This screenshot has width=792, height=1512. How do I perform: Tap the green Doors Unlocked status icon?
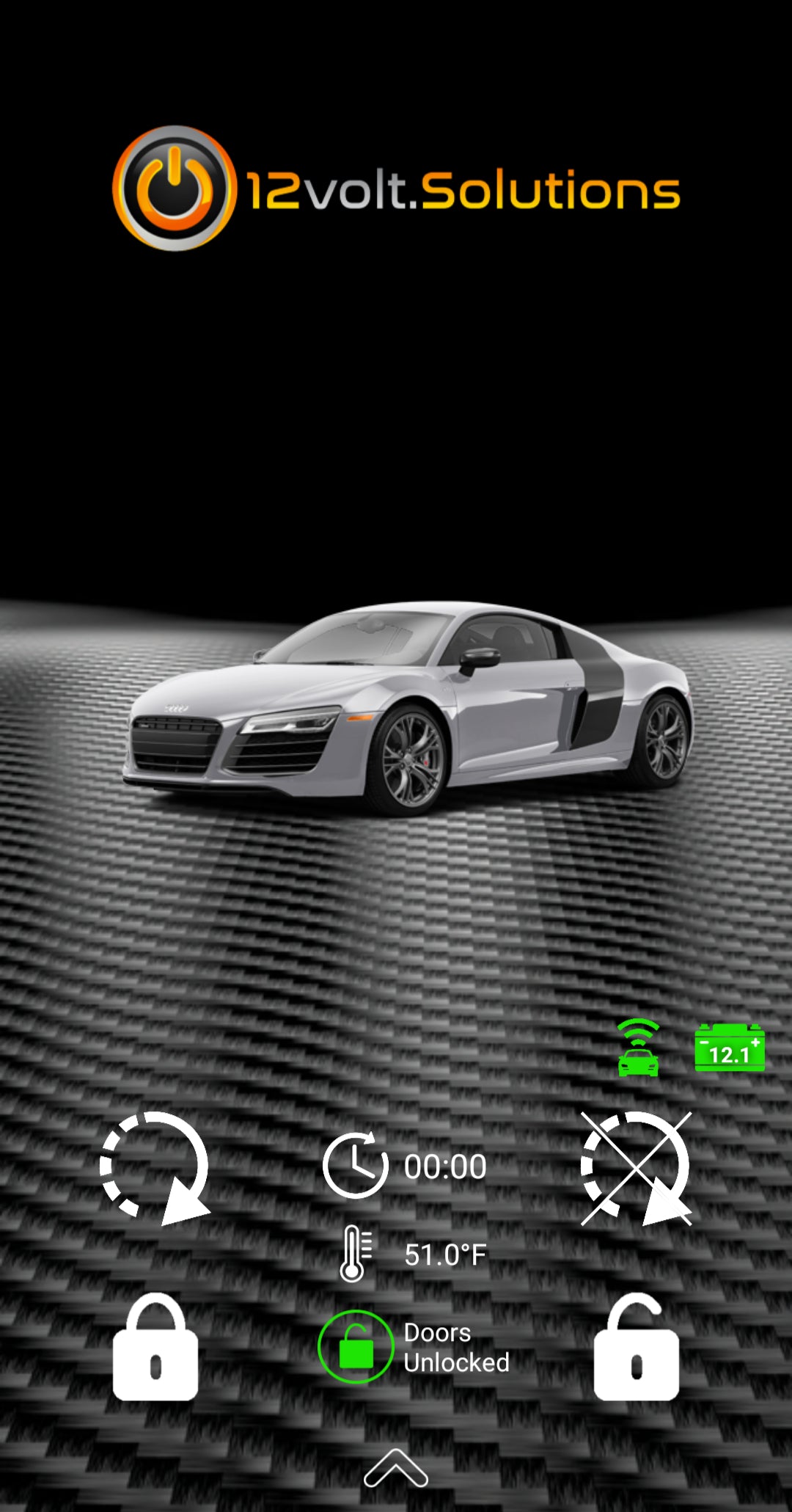[x=356, y=1347]
